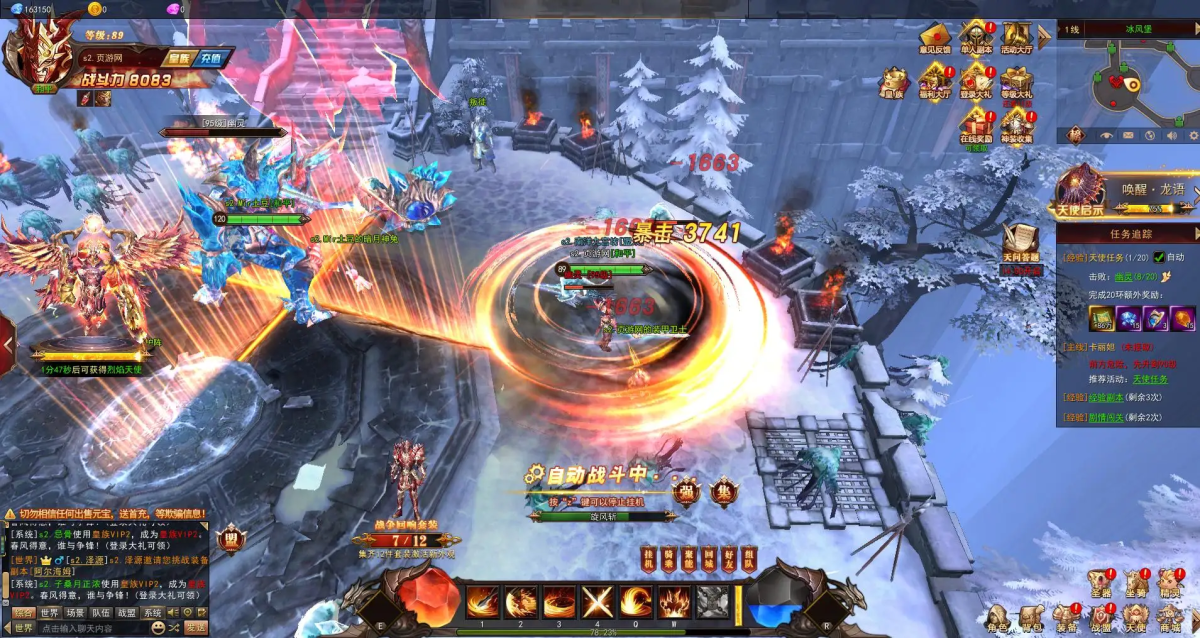Screen dimensions: 1200x638
Task: Open the 背包 bag icon
Action: coord(1030,620)
